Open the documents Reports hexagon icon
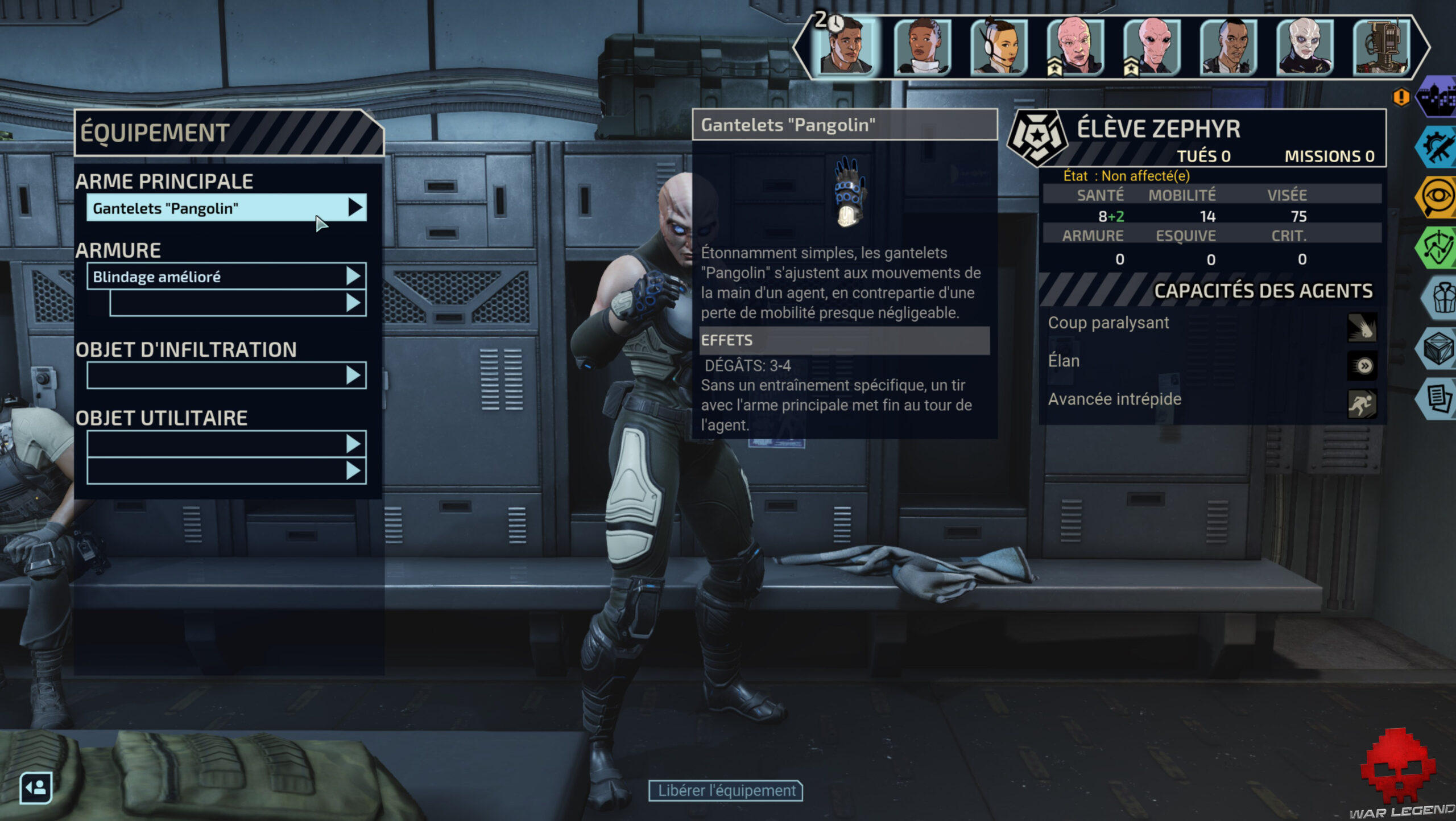Viewport: 1456px width, 821px height. pos(1438,398)
